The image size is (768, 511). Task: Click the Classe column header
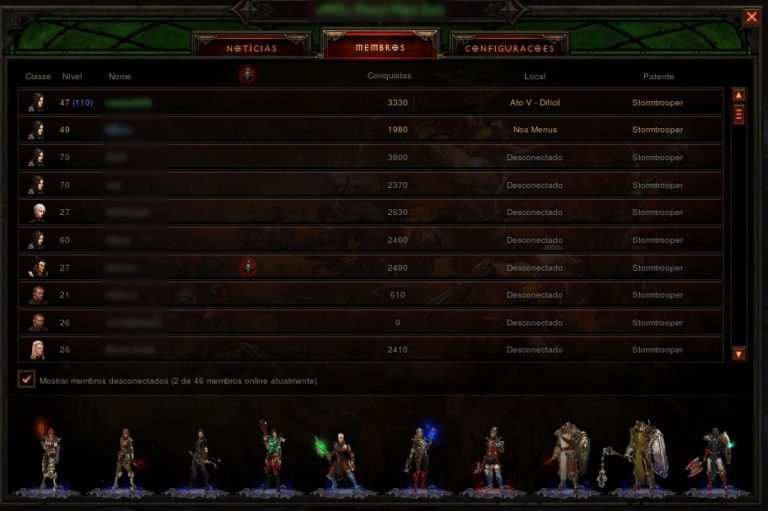coord(38,76)
